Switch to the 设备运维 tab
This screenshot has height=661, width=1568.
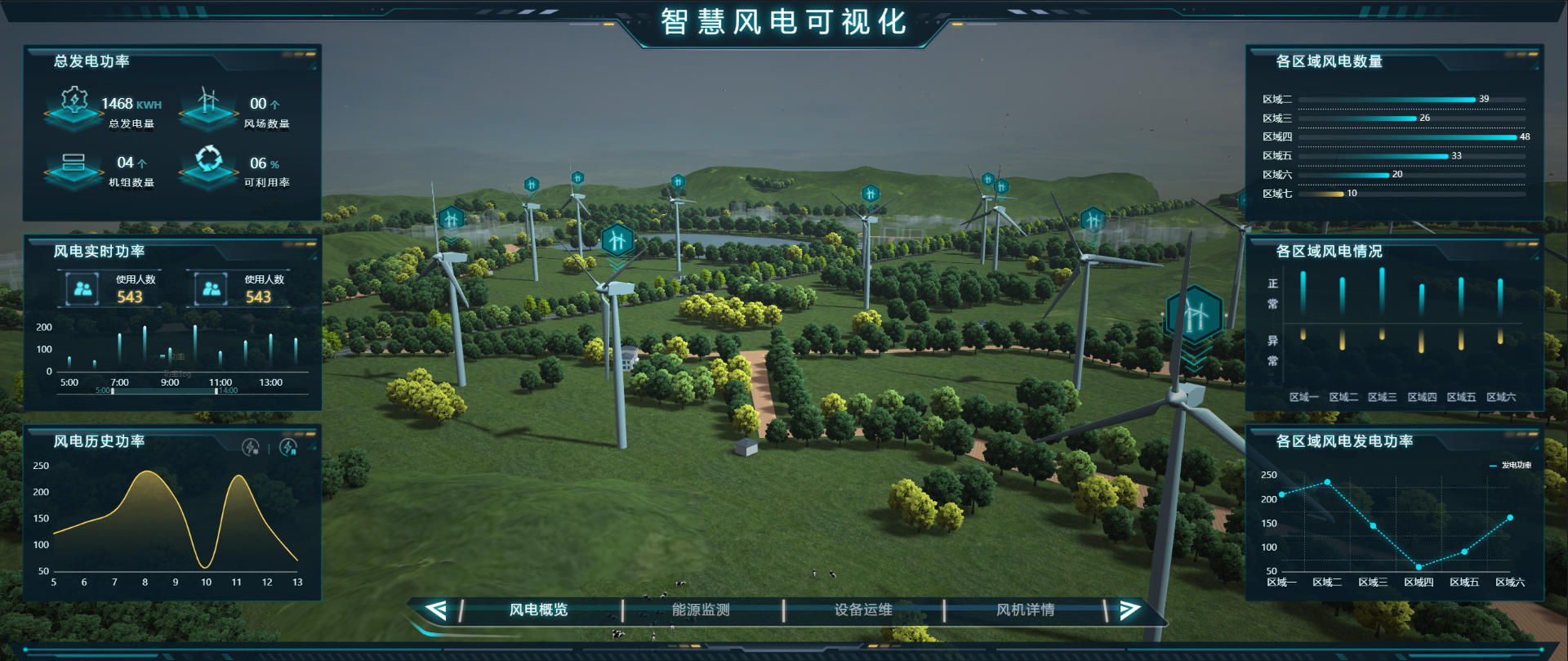pyautogui.click(x=863, y=610)
